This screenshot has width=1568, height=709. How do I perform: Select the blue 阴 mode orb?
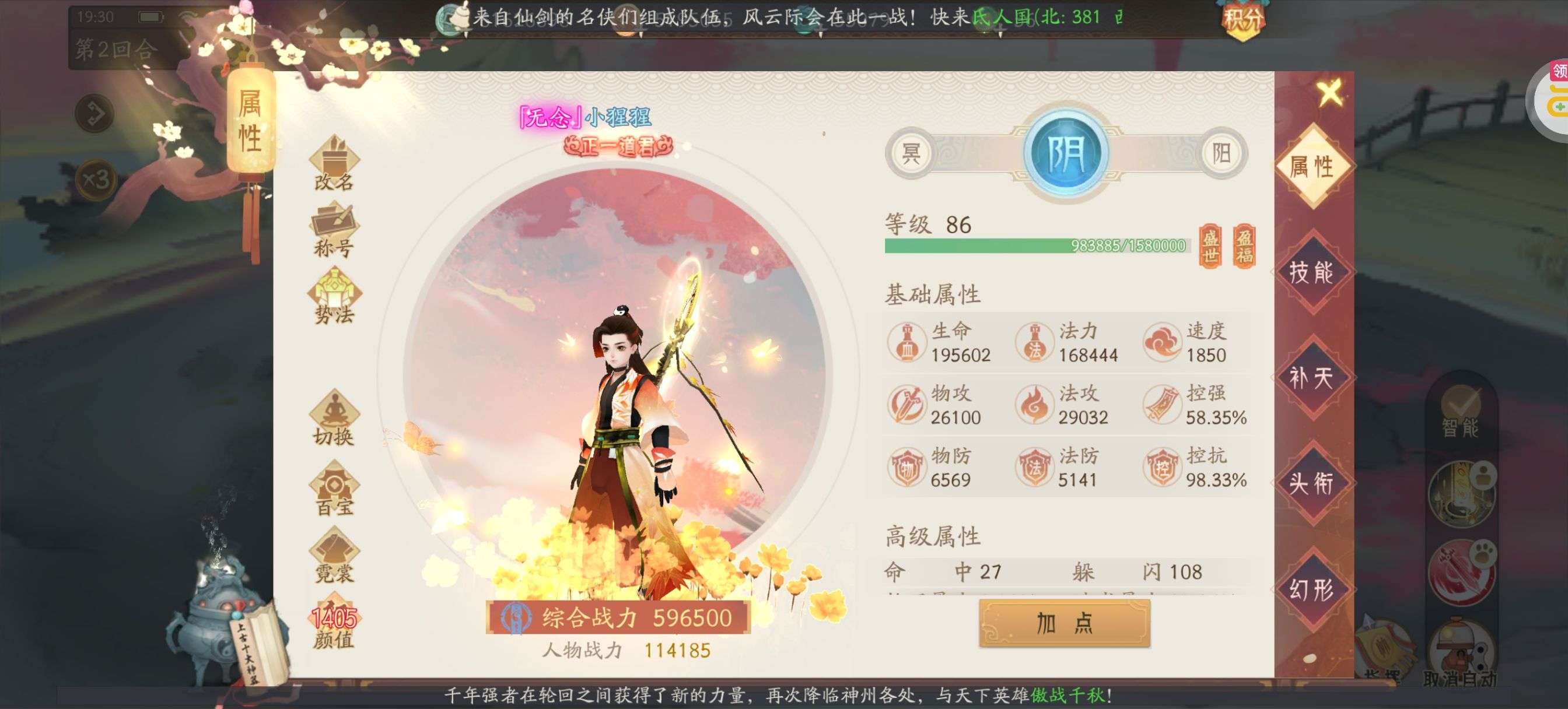point(1066,153)
